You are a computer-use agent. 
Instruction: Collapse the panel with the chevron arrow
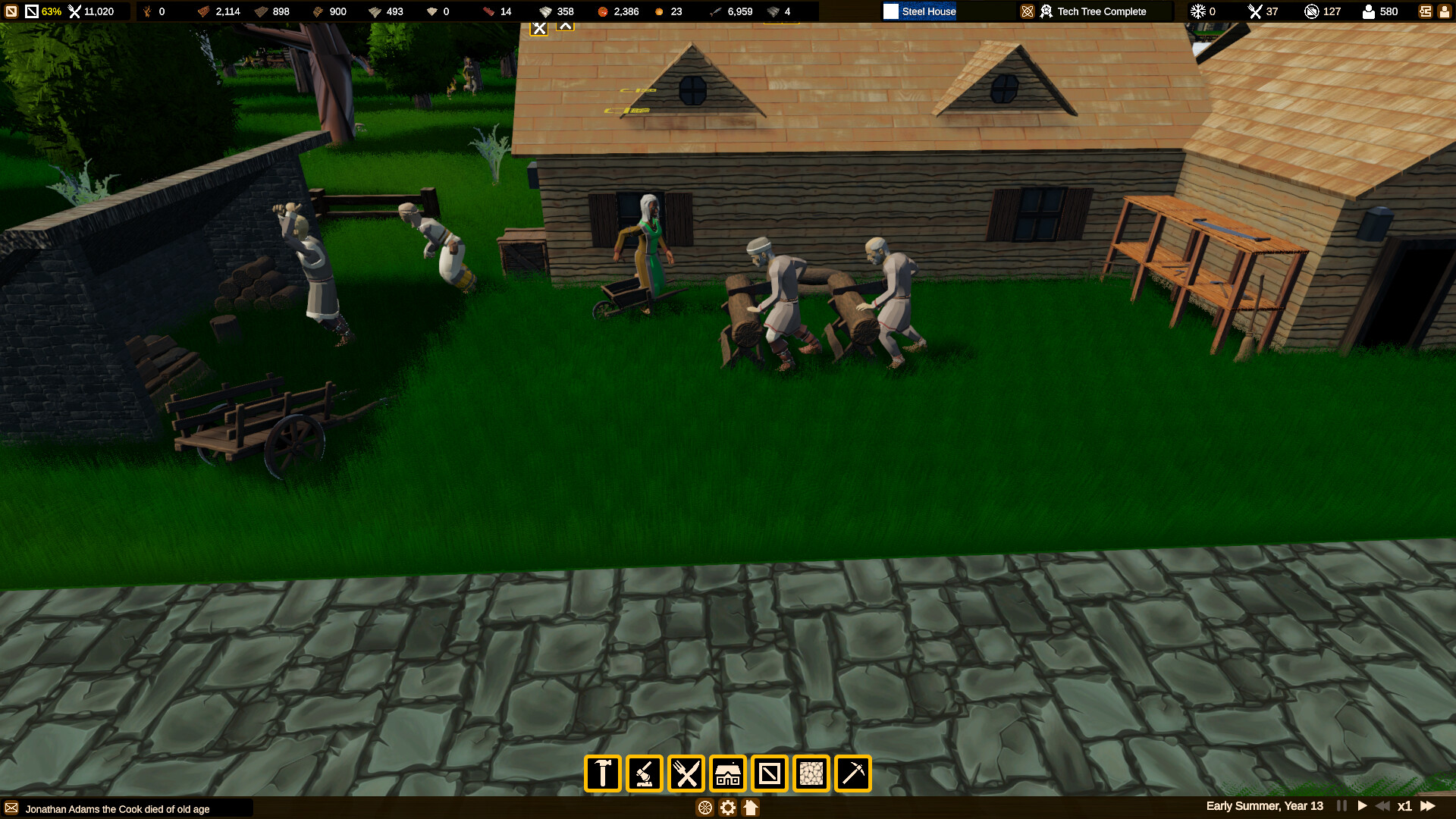(x=566, y=26)
